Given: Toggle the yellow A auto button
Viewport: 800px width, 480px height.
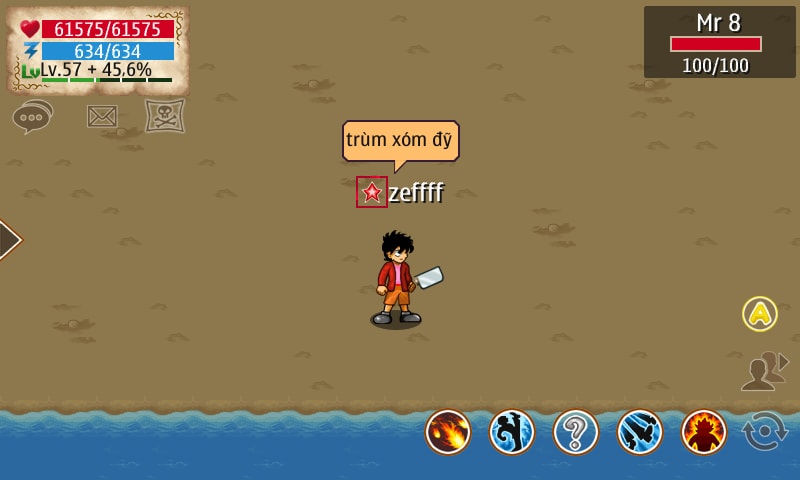Looking at the screenshot, I should point(760,314).
